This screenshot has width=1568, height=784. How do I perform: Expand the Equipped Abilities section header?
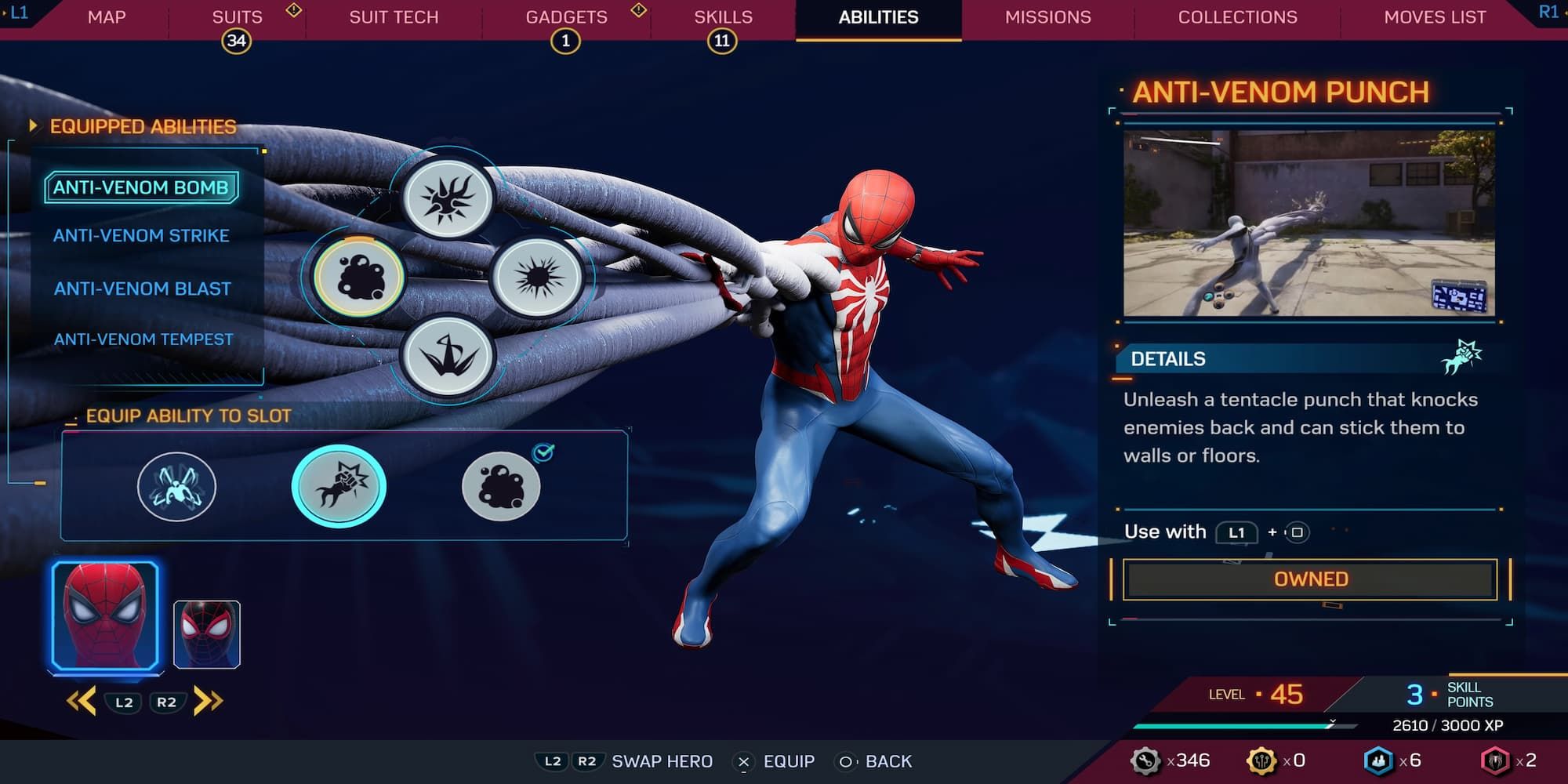pyautogui.click(x=141, y=127)
